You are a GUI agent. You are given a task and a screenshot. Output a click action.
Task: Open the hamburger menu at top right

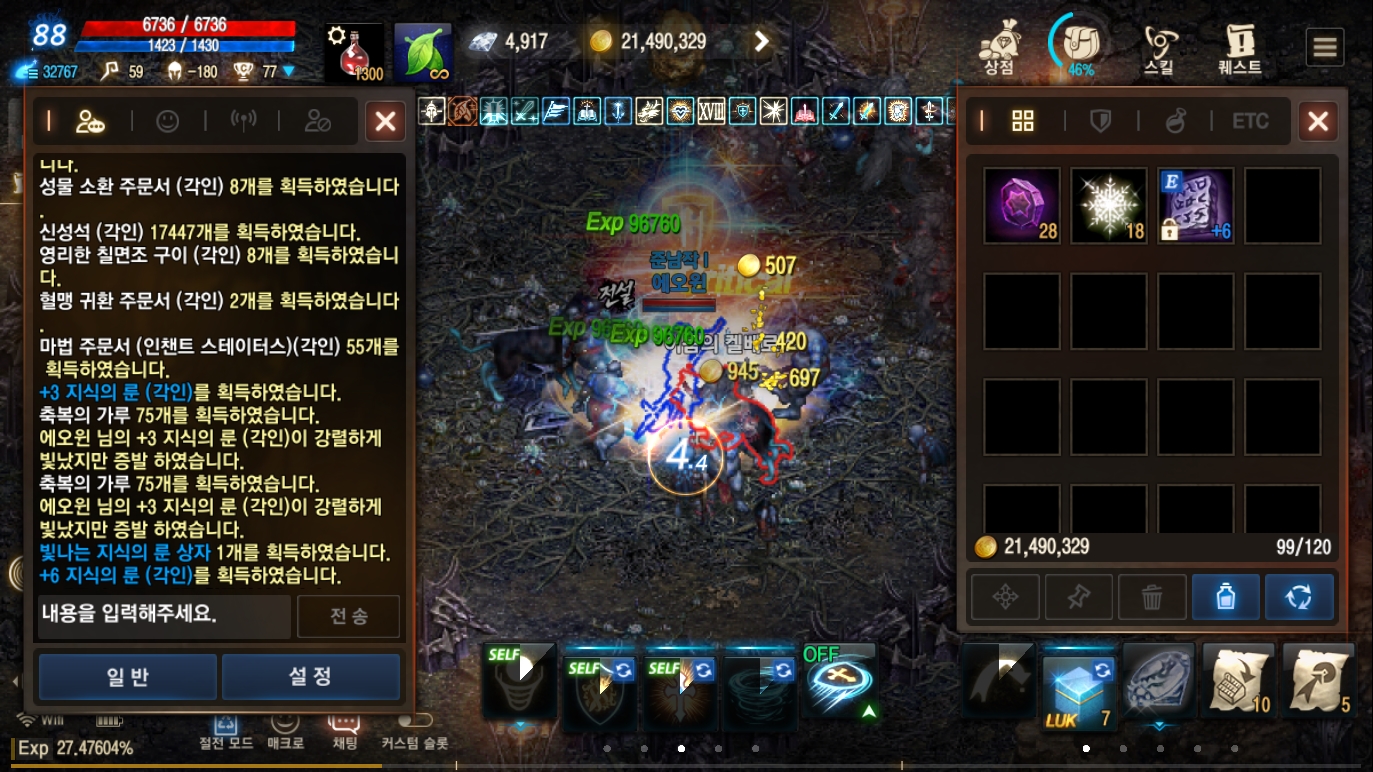1325,45
